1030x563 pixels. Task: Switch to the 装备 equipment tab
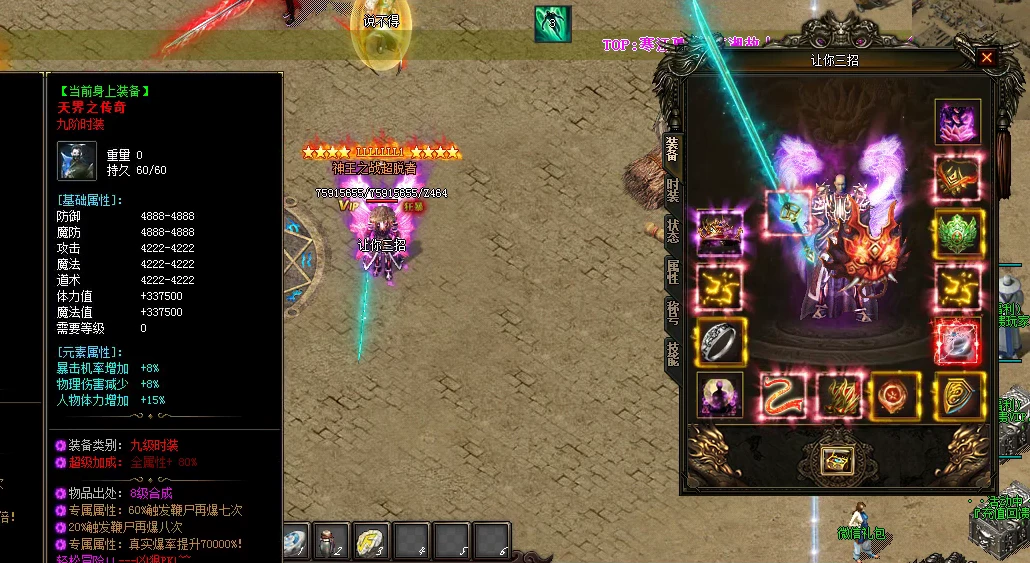(672, 149)
